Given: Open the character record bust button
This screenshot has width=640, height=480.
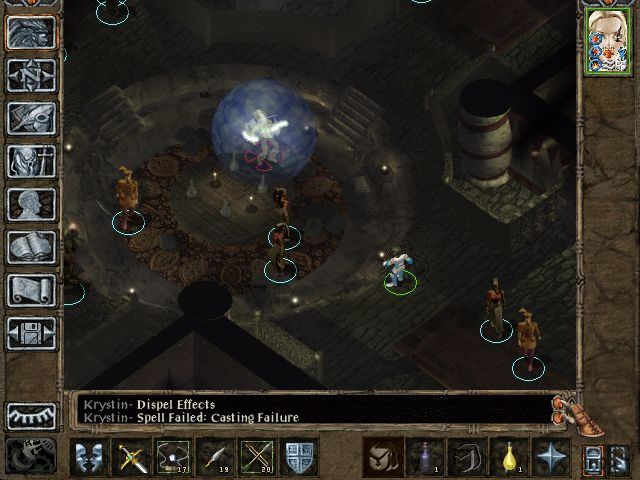Looking at the screenshot, I should [x=31, y=204].
